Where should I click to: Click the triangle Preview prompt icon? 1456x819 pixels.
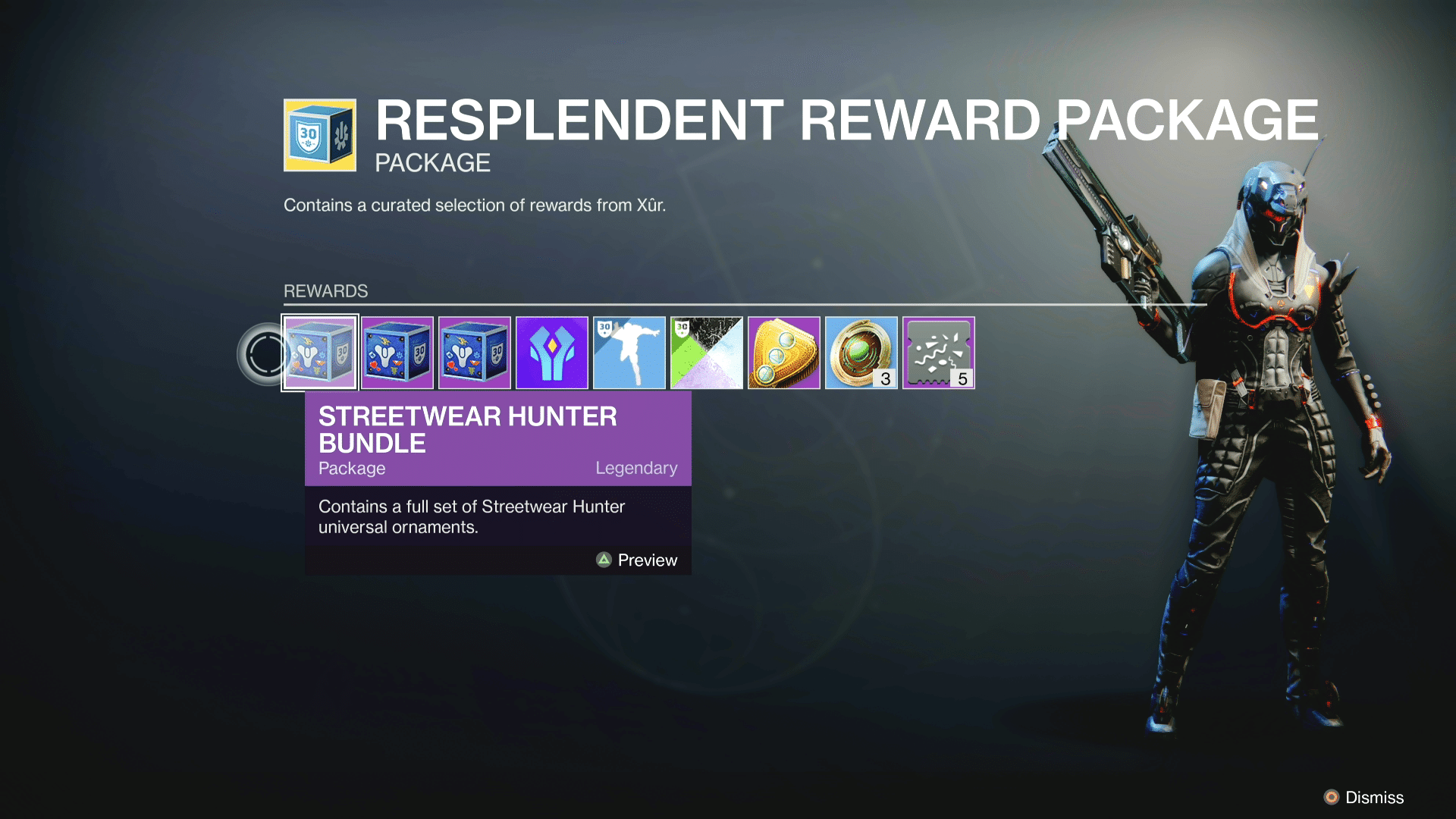(604, 560)
